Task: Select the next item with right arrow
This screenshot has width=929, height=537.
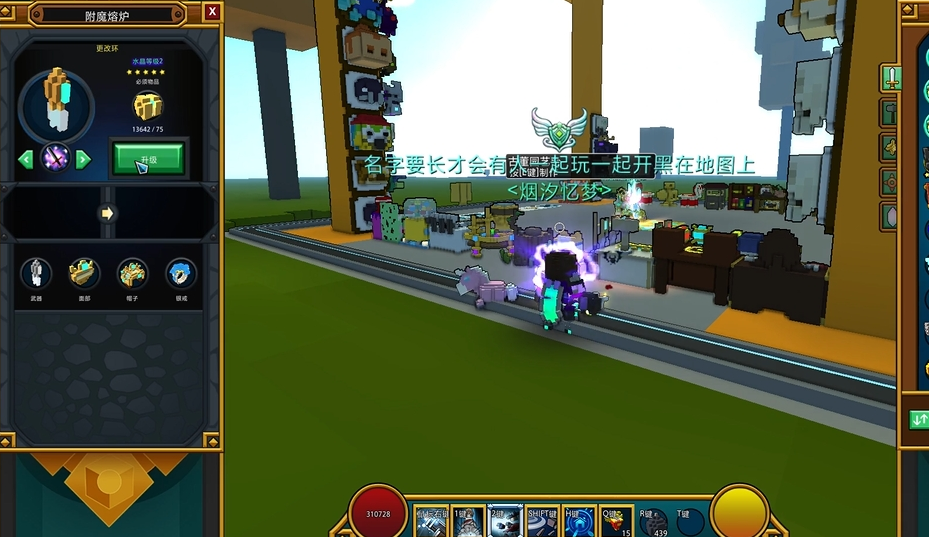Action: (x=84, y=159)
